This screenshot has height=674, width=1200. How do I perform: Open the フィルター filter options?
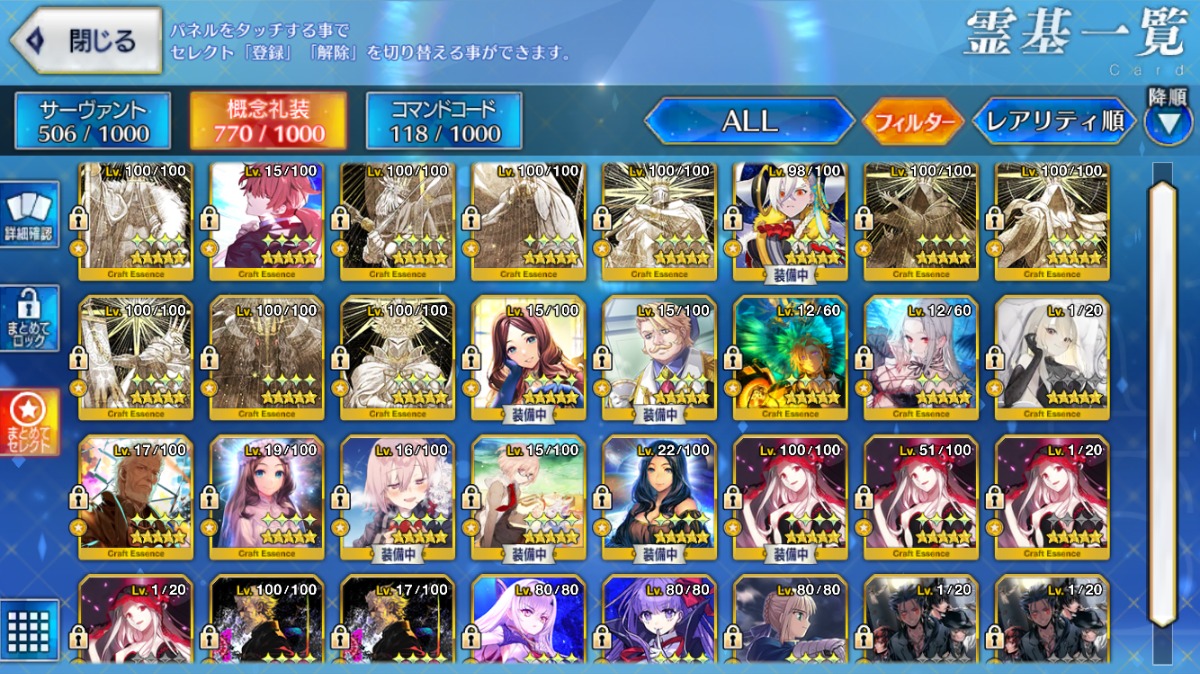click(913, 122)
